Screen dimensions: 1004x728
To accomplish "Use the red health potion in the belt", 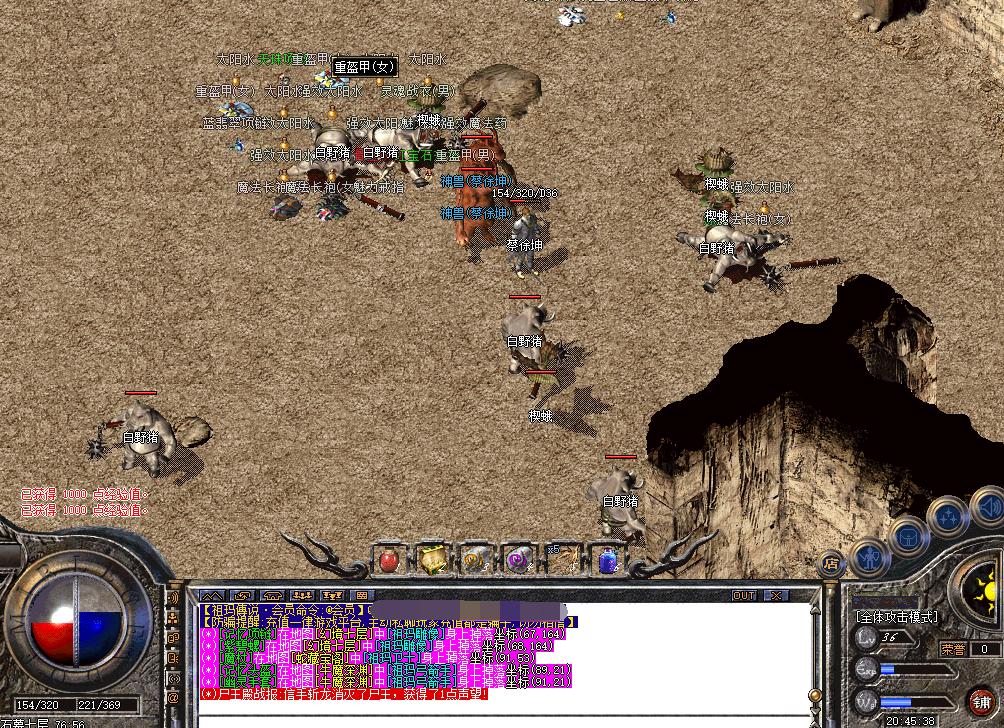I will pyautogui.click(x=389, y=561).
